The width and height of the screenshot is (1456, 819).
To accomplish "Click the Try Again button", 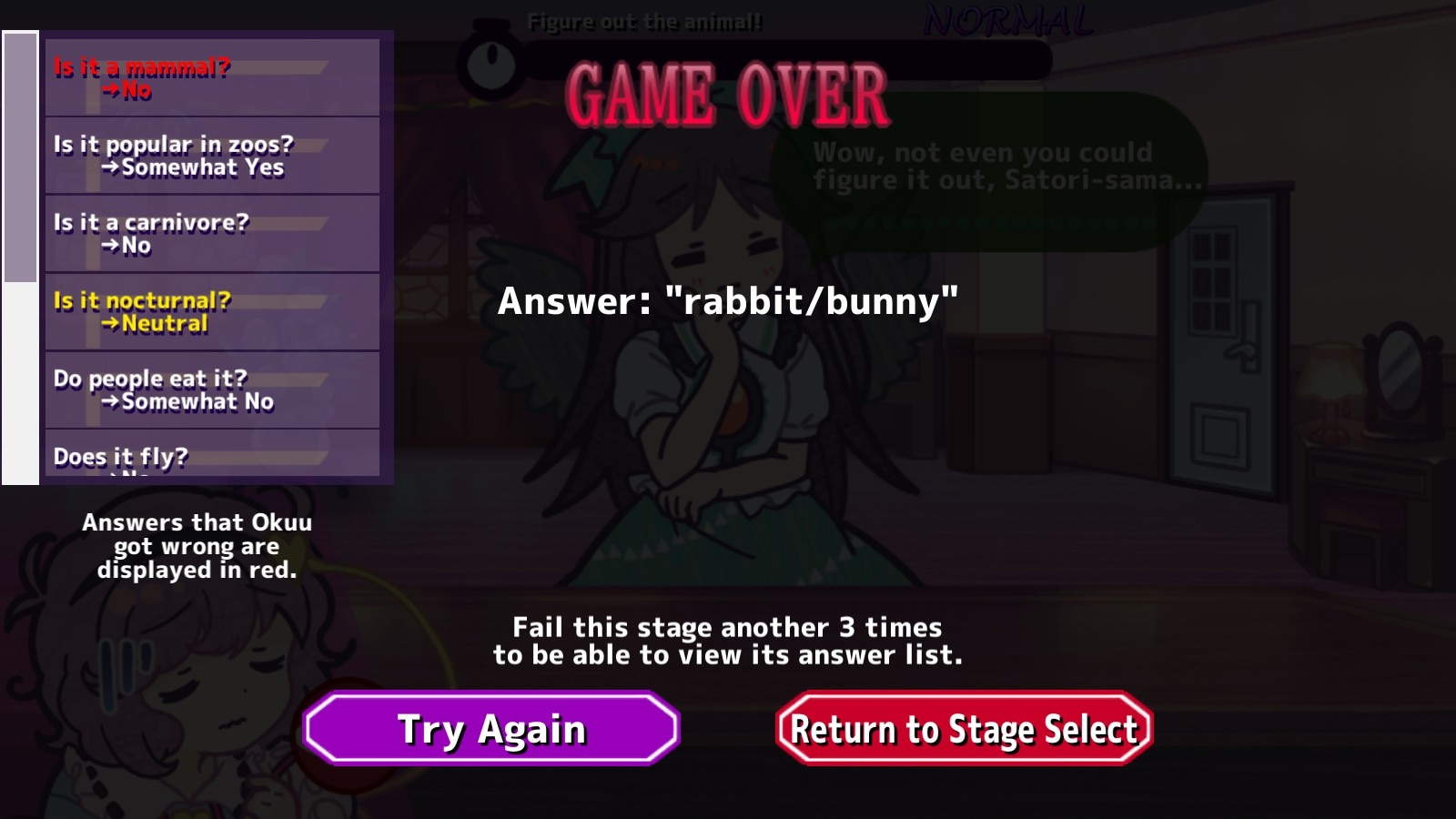I will pos(490,728).
